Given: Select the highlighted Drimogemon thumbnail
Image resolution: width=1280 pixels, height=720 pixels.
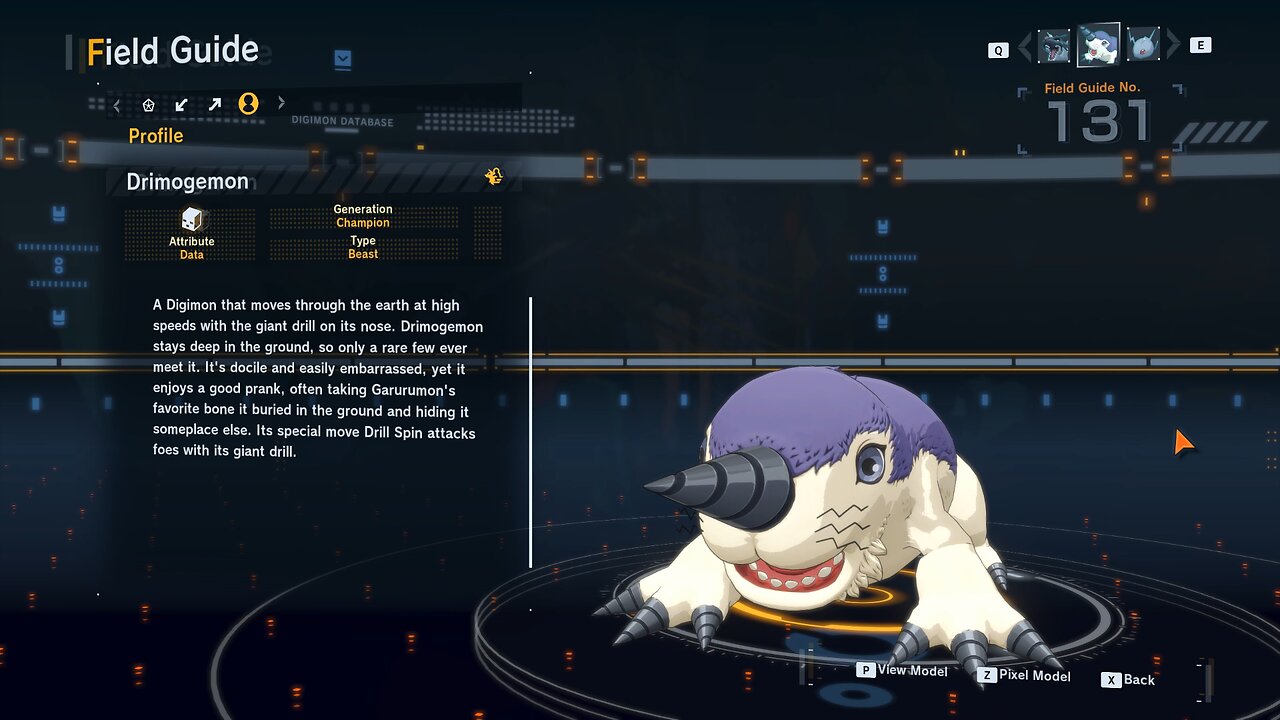Looking at the screenshot, I should point(1098,45).
